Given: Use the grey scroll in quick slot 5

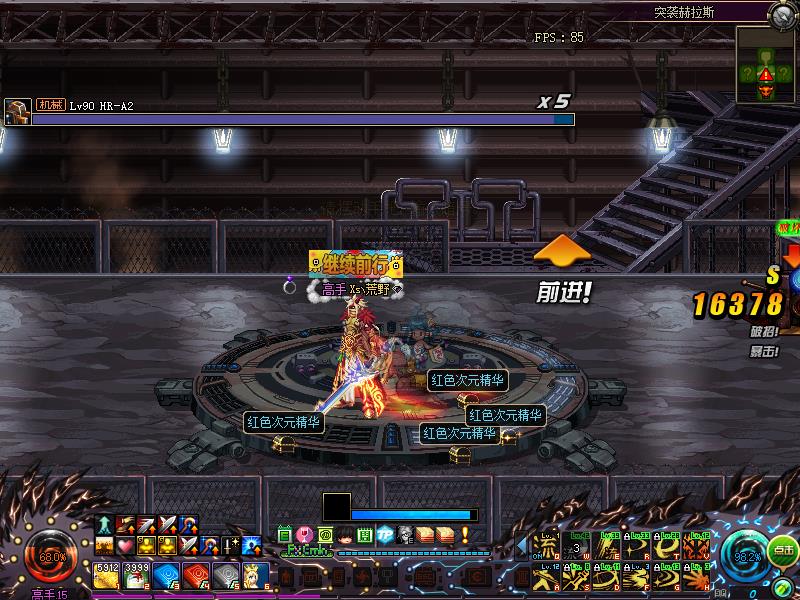Looking at the screenshot, I should coord(227,574).
